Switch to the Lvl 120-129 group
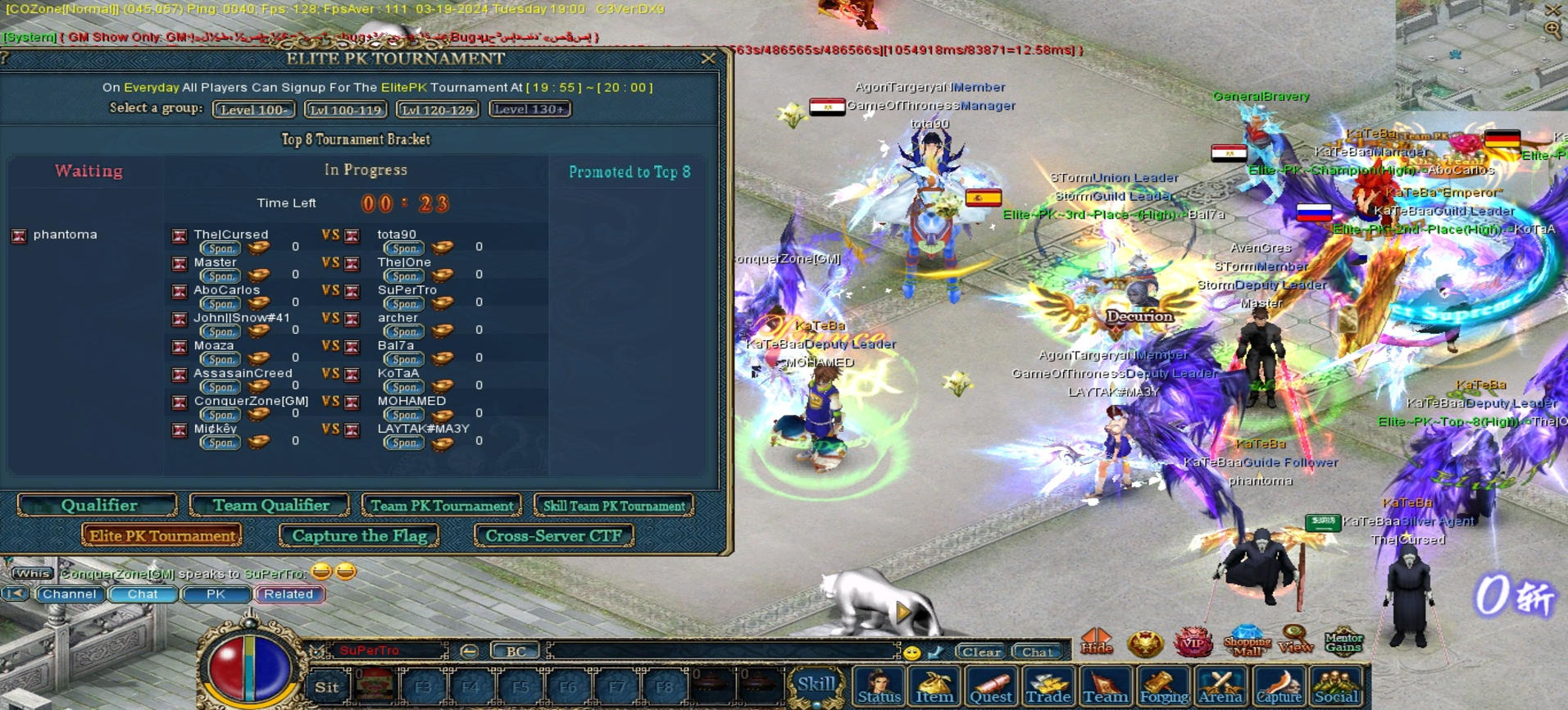The height and width of the screenshot is (710, 1568). point(438,109)
